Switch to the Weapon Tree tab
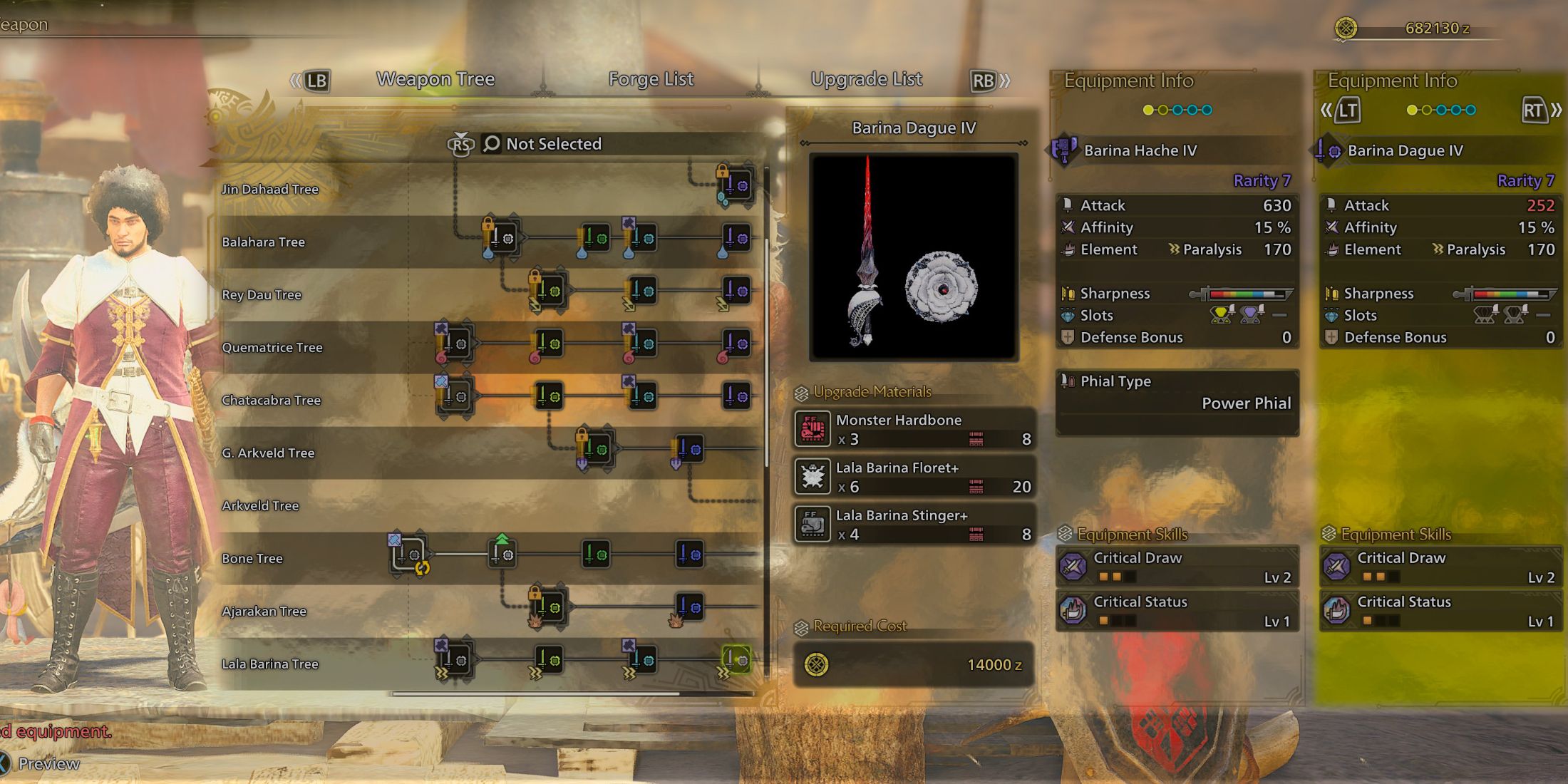The image size is (1568, 784). tap(435, 79)
